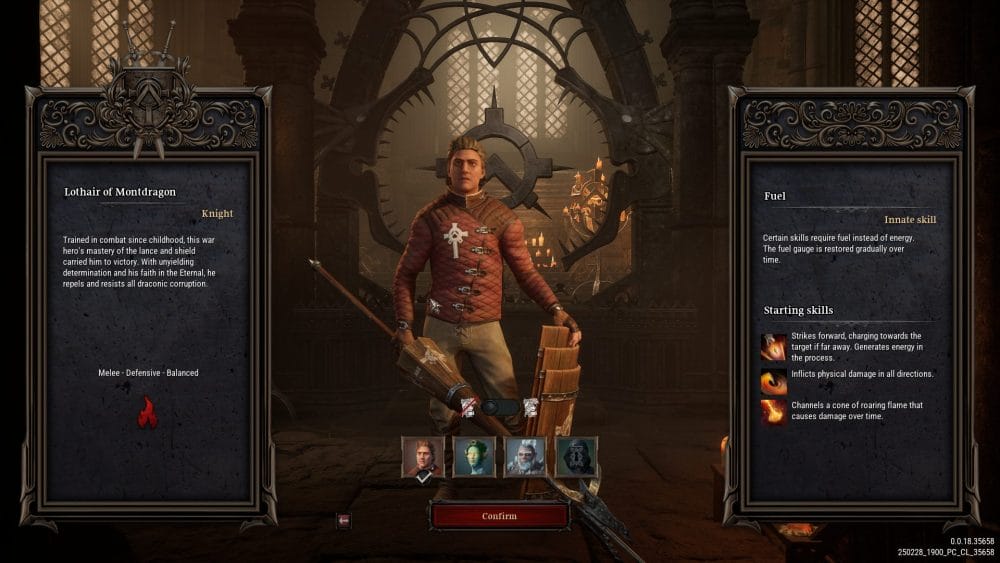View the roaring flame cone skill icon
This screenshot has width=1000, height=563.
(774, 411)
